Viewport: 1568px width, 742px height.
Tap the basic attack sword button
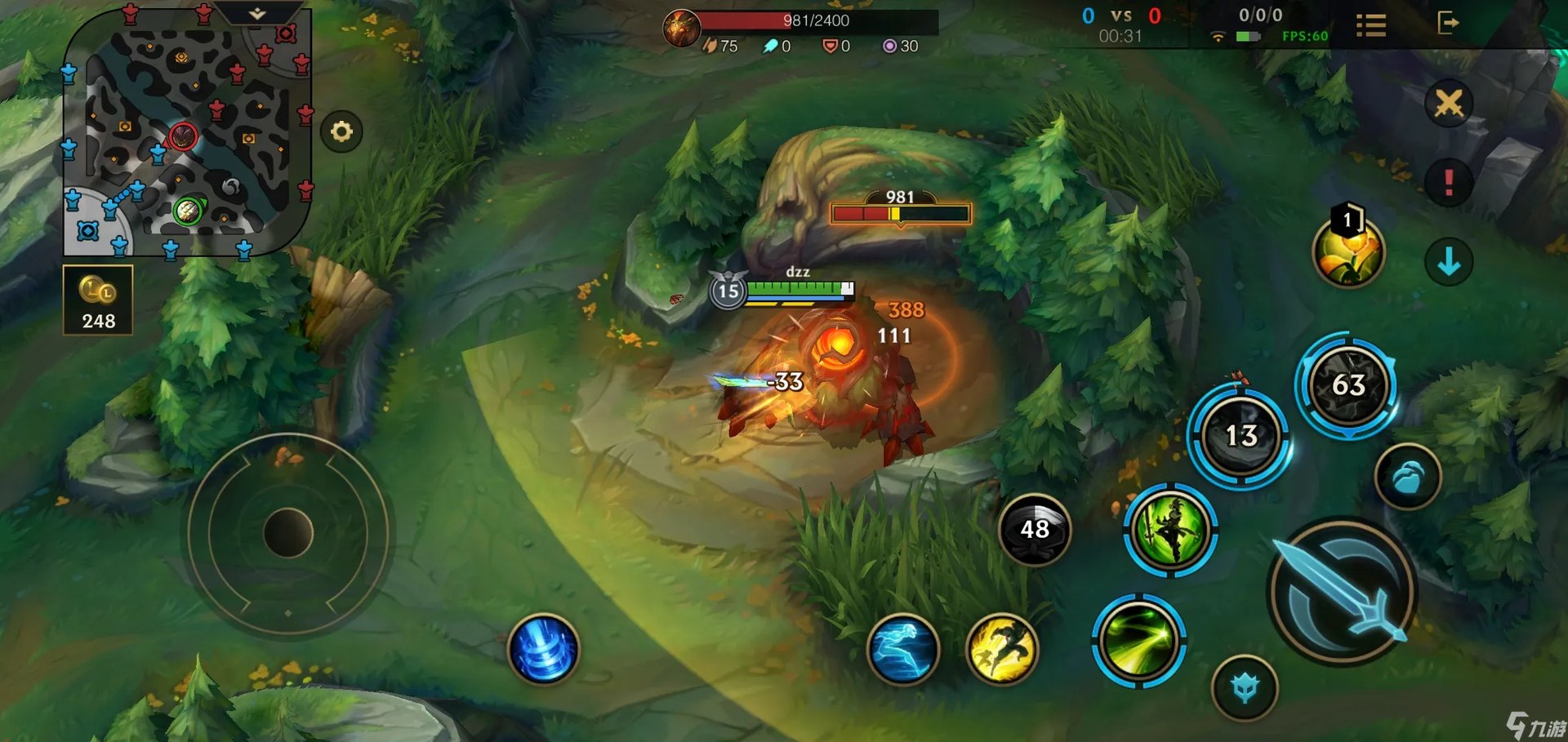tap(1343, 591)
